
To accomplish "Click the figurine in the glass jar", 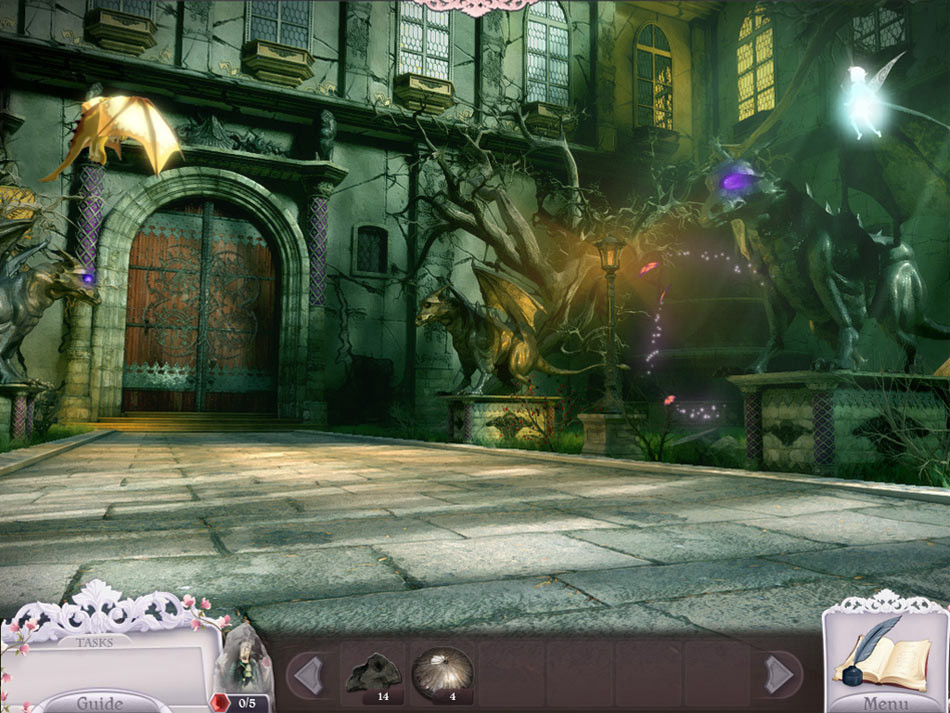I will 245,660.
